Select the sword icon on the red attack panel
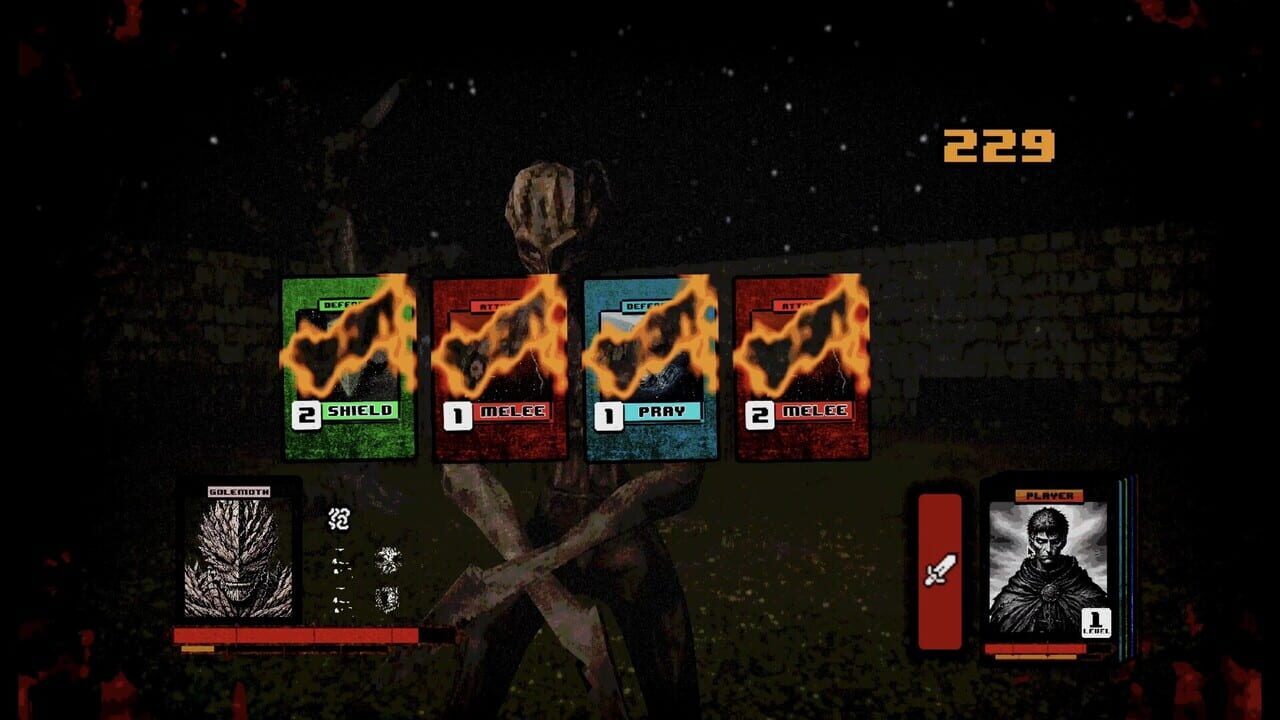1280x720 pixels. pyautogui.click(x=938, y=571)
